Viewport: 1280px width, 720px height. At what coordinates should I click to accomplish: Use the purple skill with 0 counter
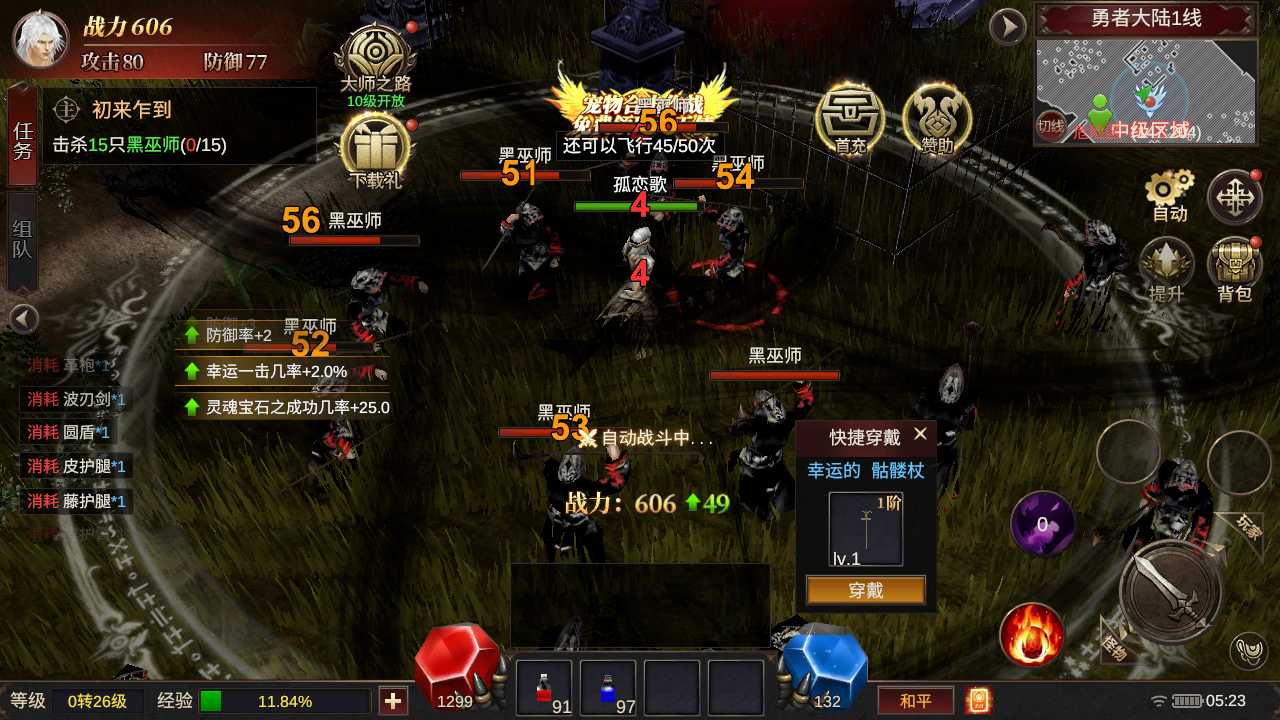point(1043,524)
